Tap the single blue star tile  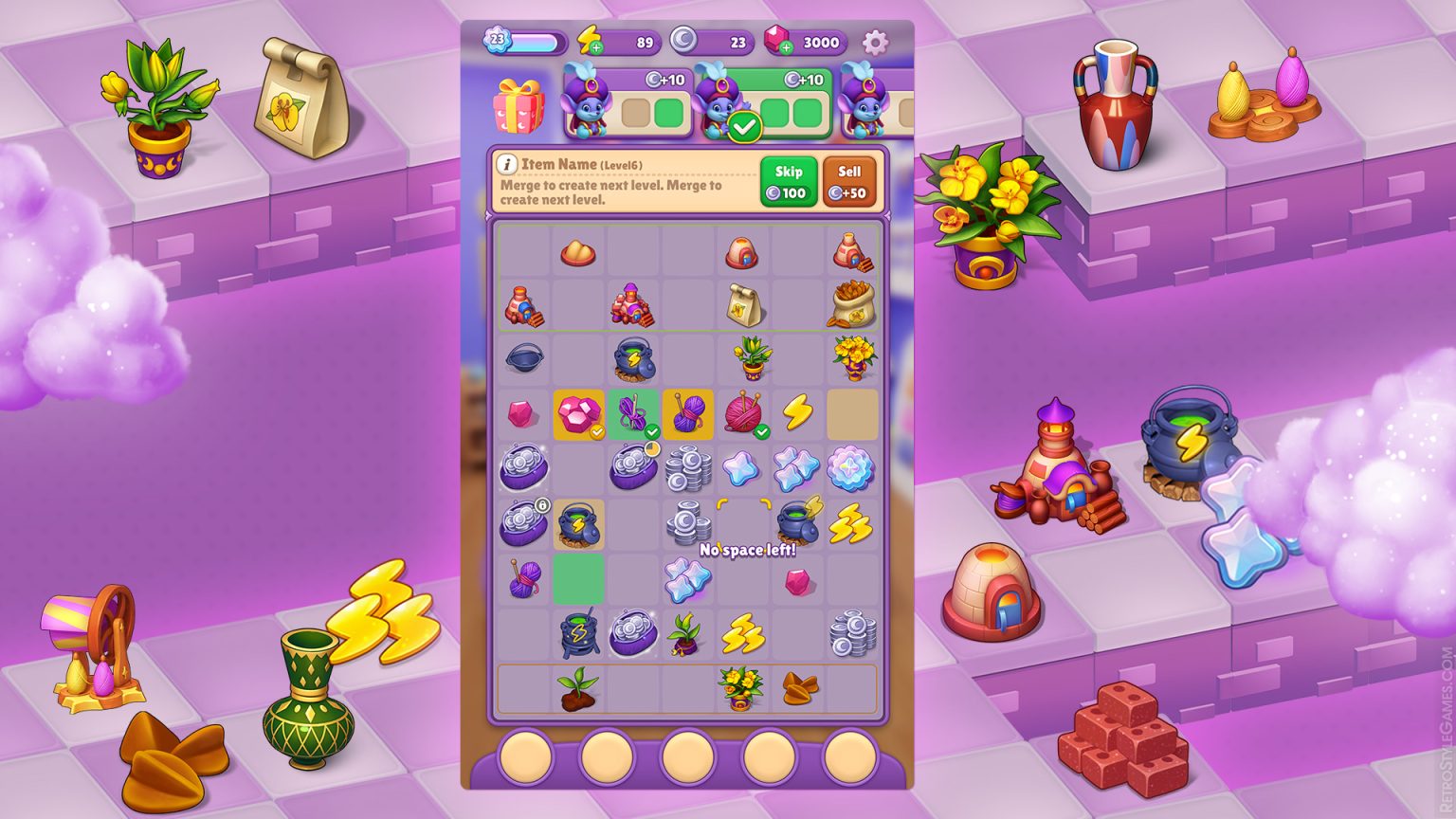pyautogui.click(x=742, y=468)
